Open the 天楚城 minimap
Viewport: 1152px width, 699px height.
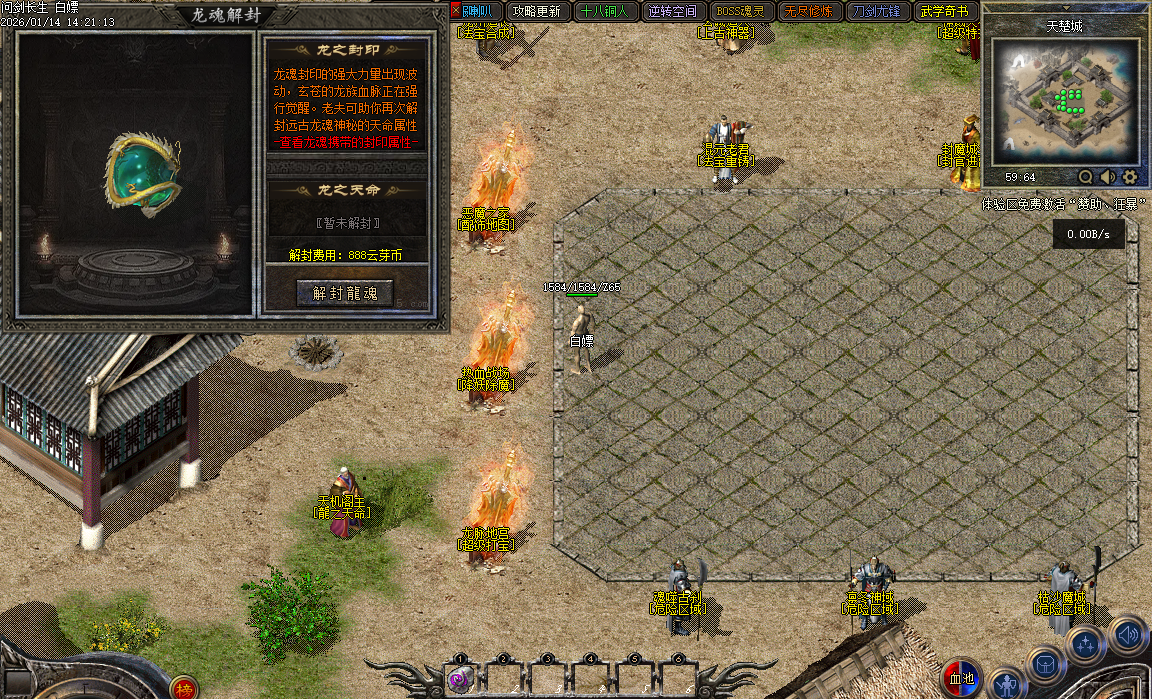[x=1066, y=102]
